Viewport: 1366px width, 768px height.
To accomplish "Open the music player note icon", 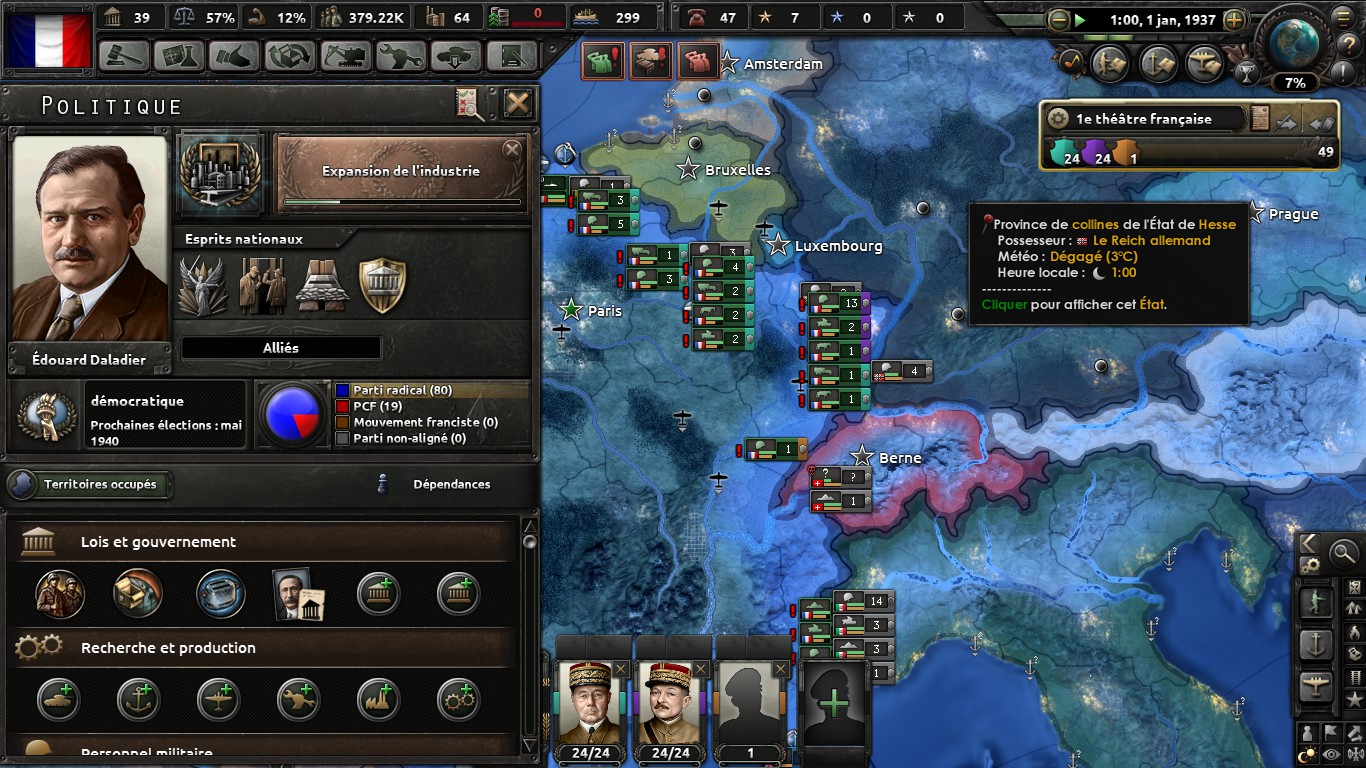I will pyautogui.click(x=1070, y=62).
